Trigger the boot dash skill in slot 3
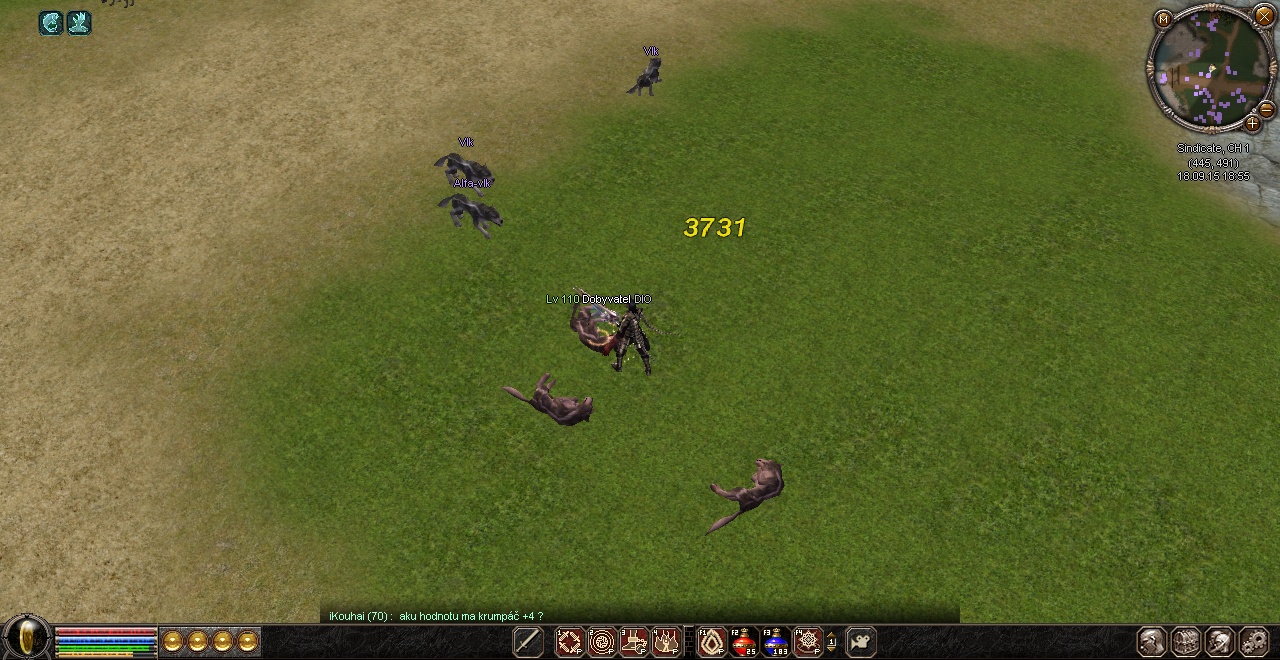The width and height of the screenshot is (1280, 660). coord(635,641)
